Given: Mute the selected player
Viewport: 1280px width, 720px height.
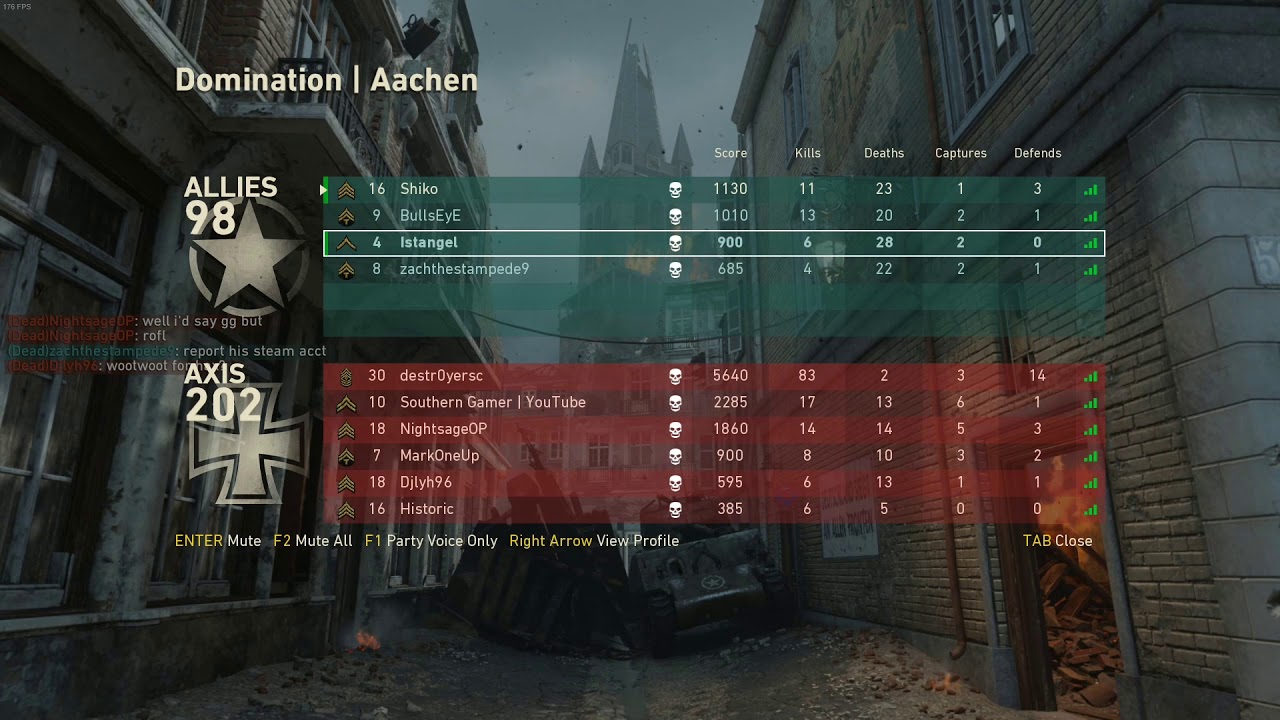Looking at the screenshot, I should pyautogui.click(x=218, y=541).
